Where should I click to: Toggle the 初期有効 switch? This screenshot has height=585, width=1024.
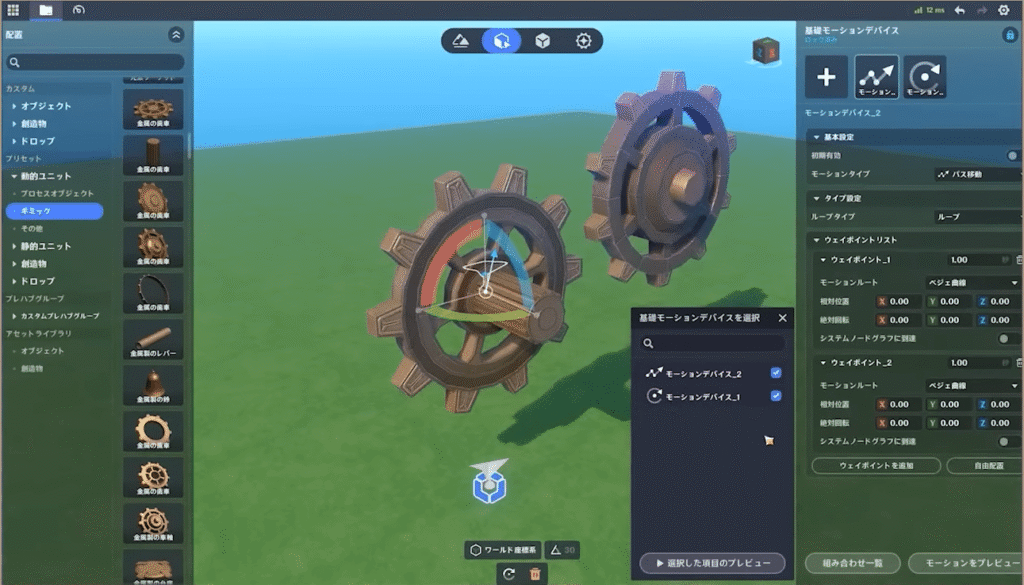click(x=1013, y=156)
